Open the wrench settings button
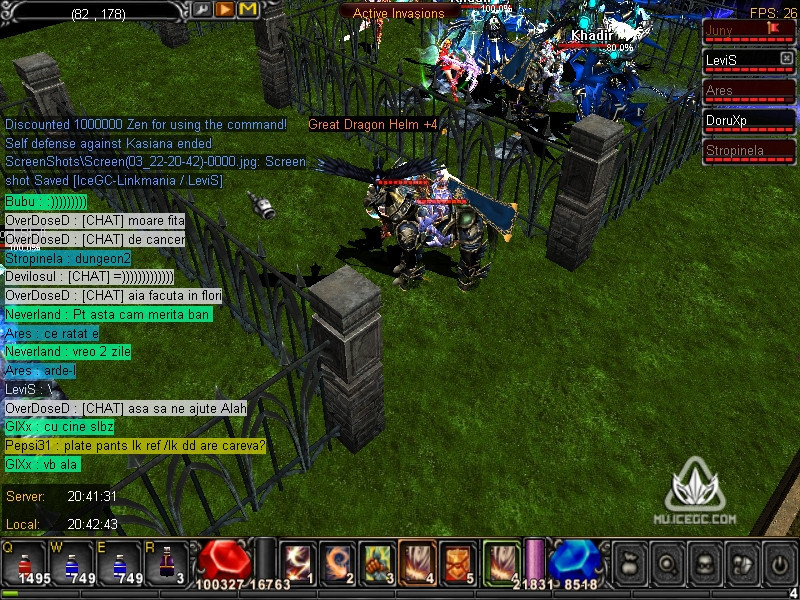Screen dimensions: 800x600 [x=203, y=9]
